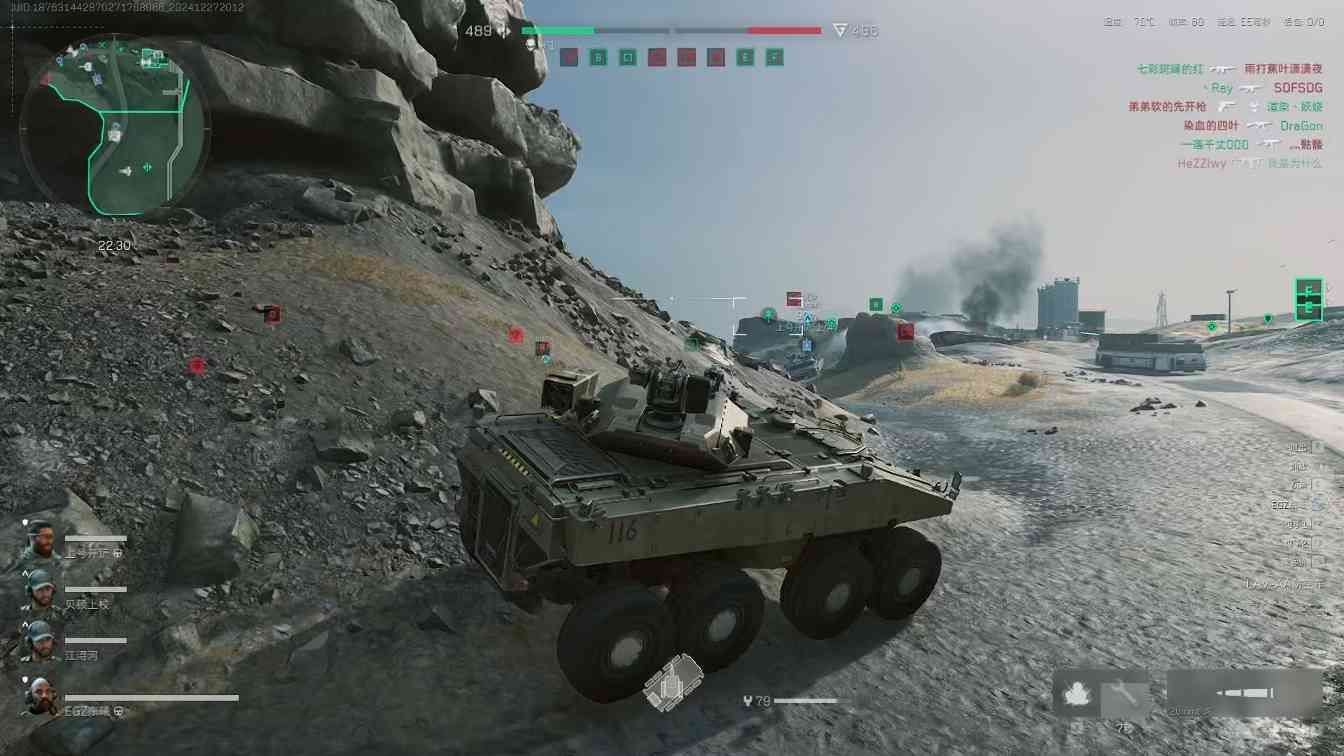Select green objective E marker in top row
Viewport: 1344px width, 756px height.
coord(745,58)
